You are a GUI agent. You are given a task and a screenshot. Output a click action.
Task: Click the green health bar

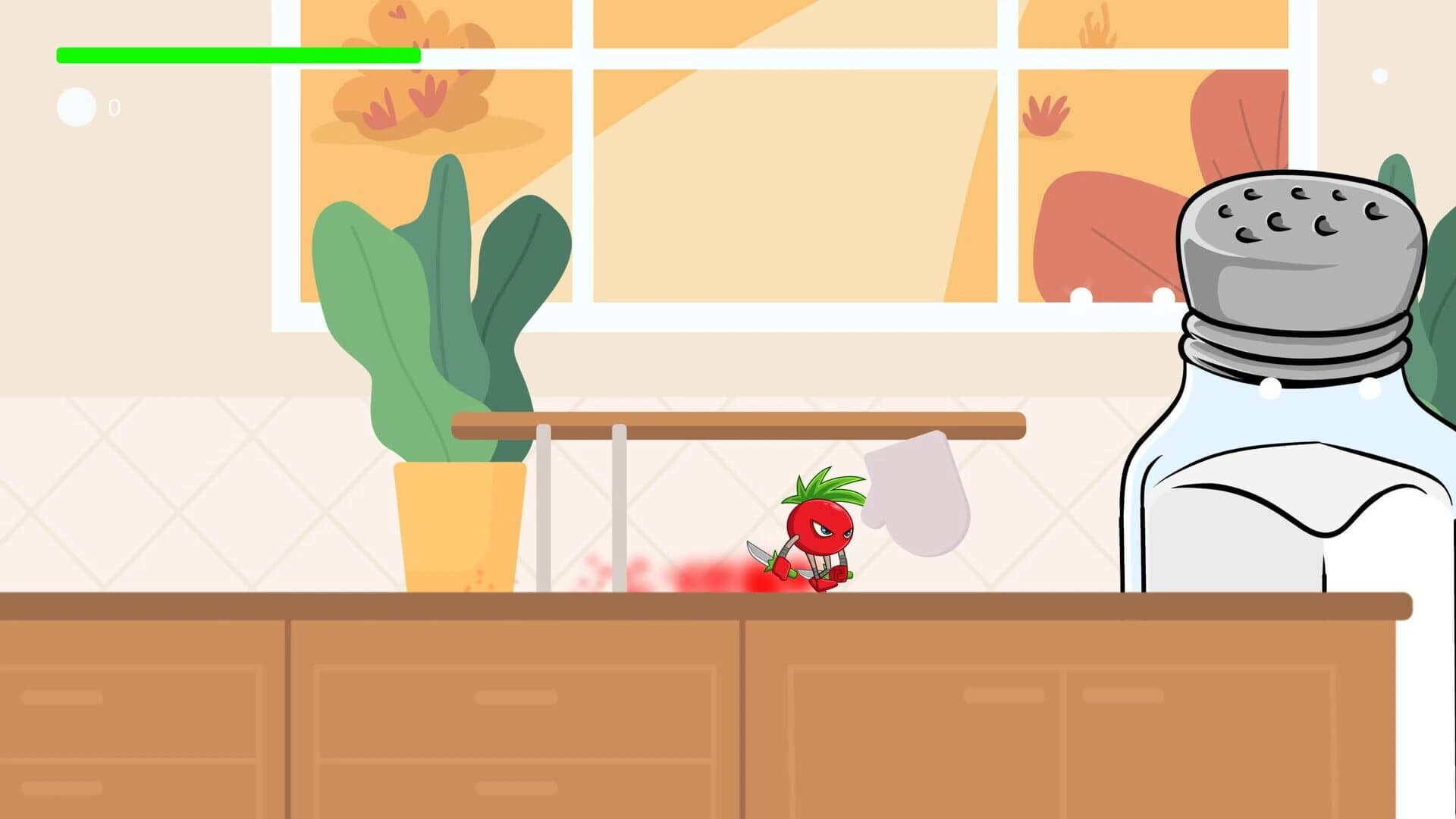[235, 54]
